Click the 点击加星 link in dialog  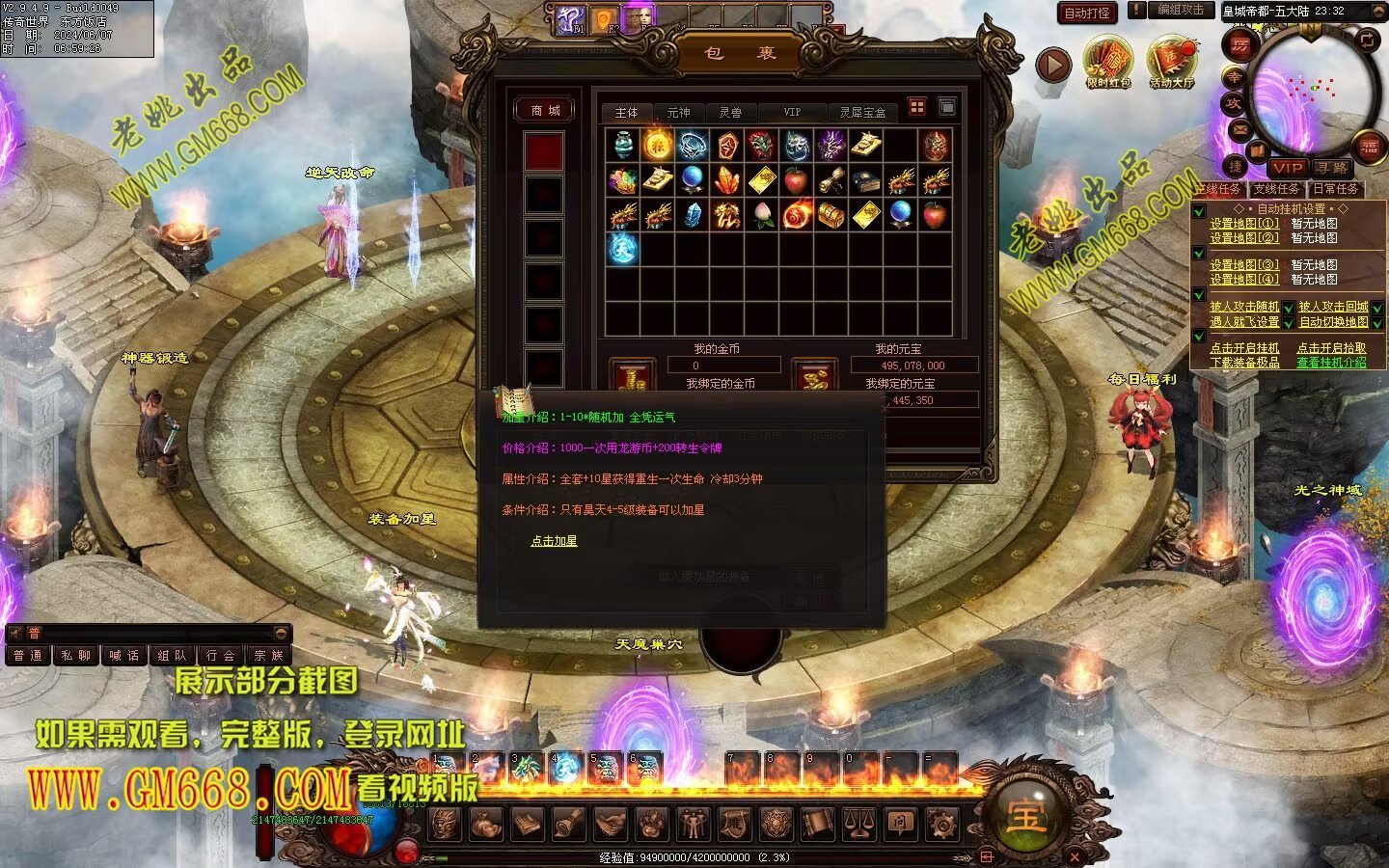(x=554, y=541)
